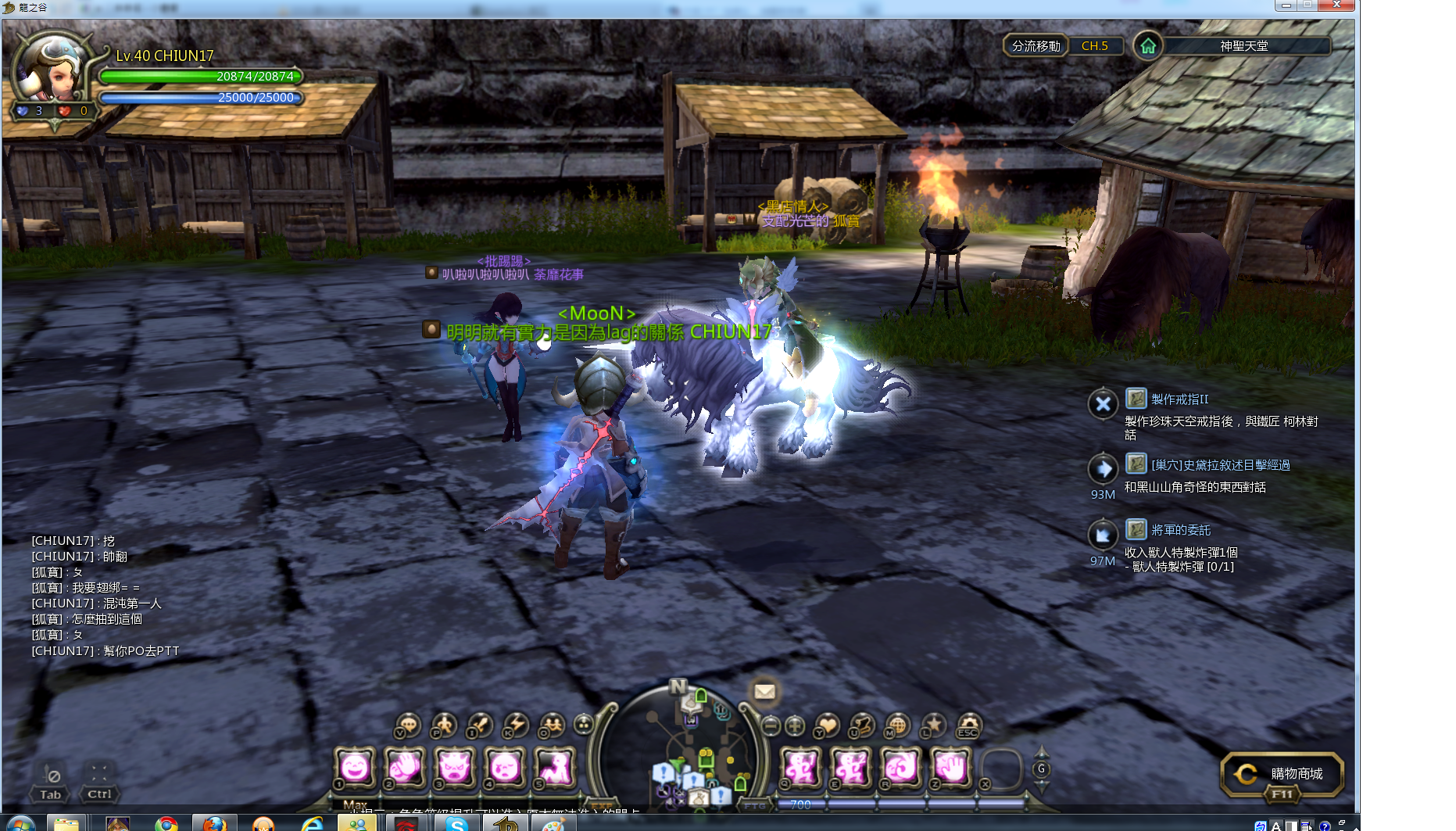
Task: Open the mail envelope icon
Action: pyautogui.click(x=764, y=692)
